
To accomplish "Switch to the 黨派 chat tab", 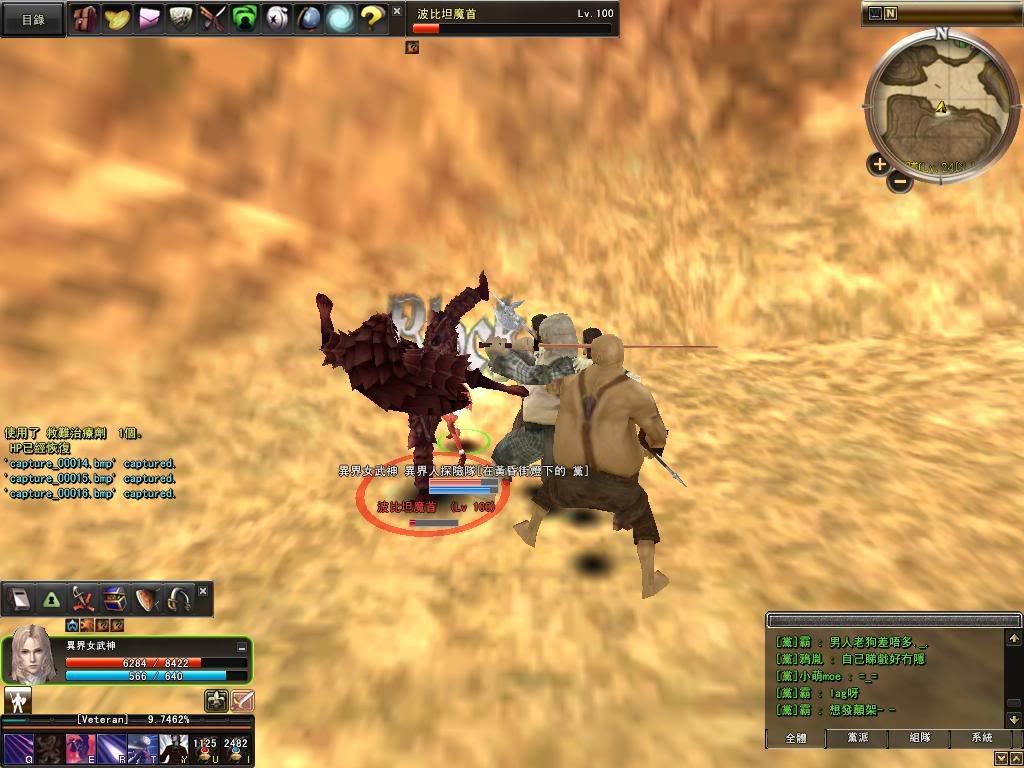I will (x=857, y=738).
